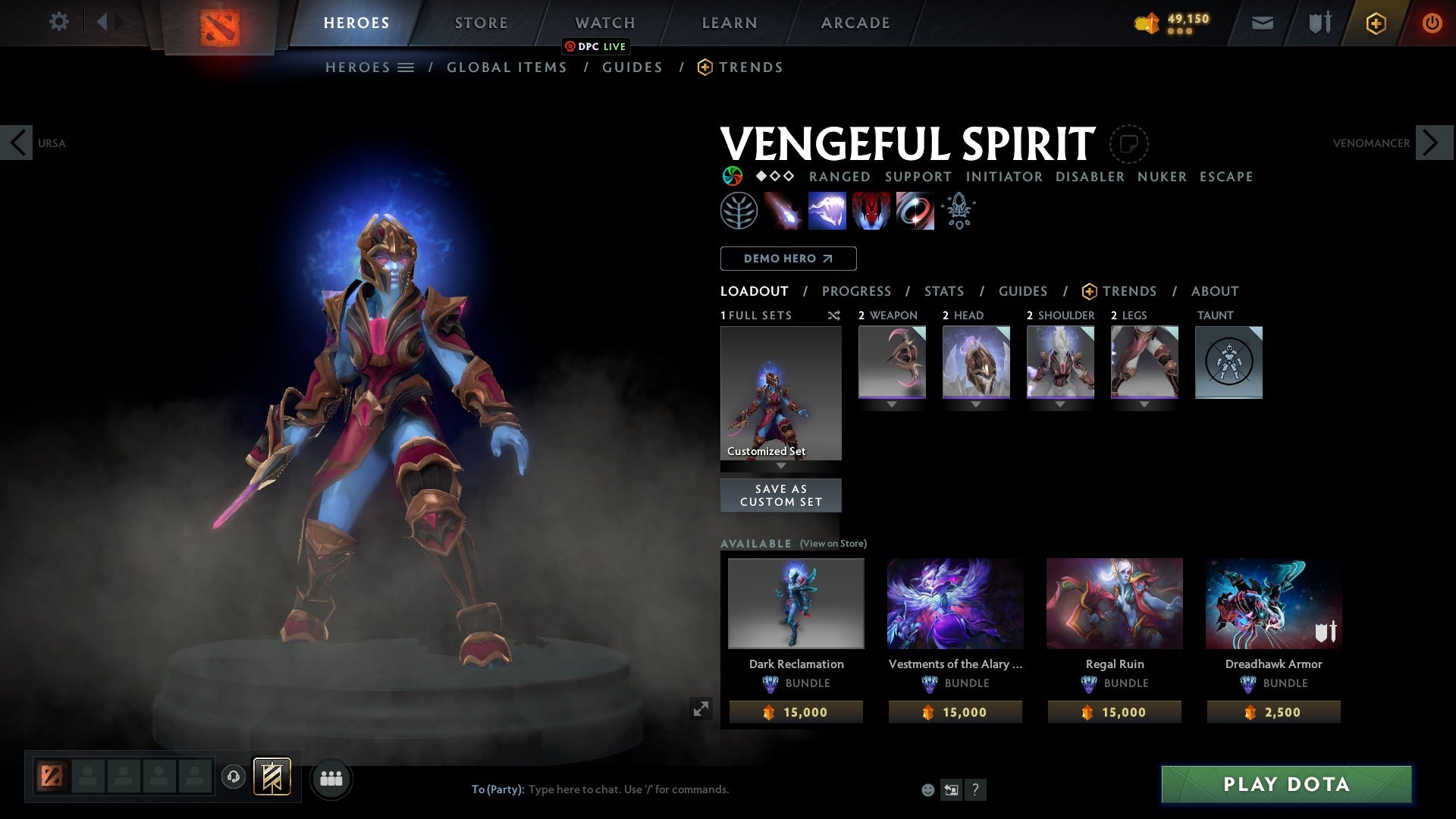Expand the Weapon slot dropdown arrow
1456x819 pixels.
click(x=892, y=404)
